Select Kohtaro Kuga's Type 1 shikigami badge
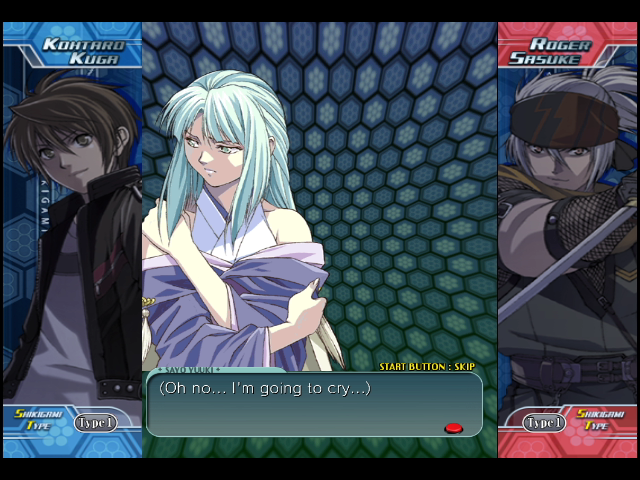Image resolution: width=640 pixels, height=480 pixels. (x=96, y=422)
